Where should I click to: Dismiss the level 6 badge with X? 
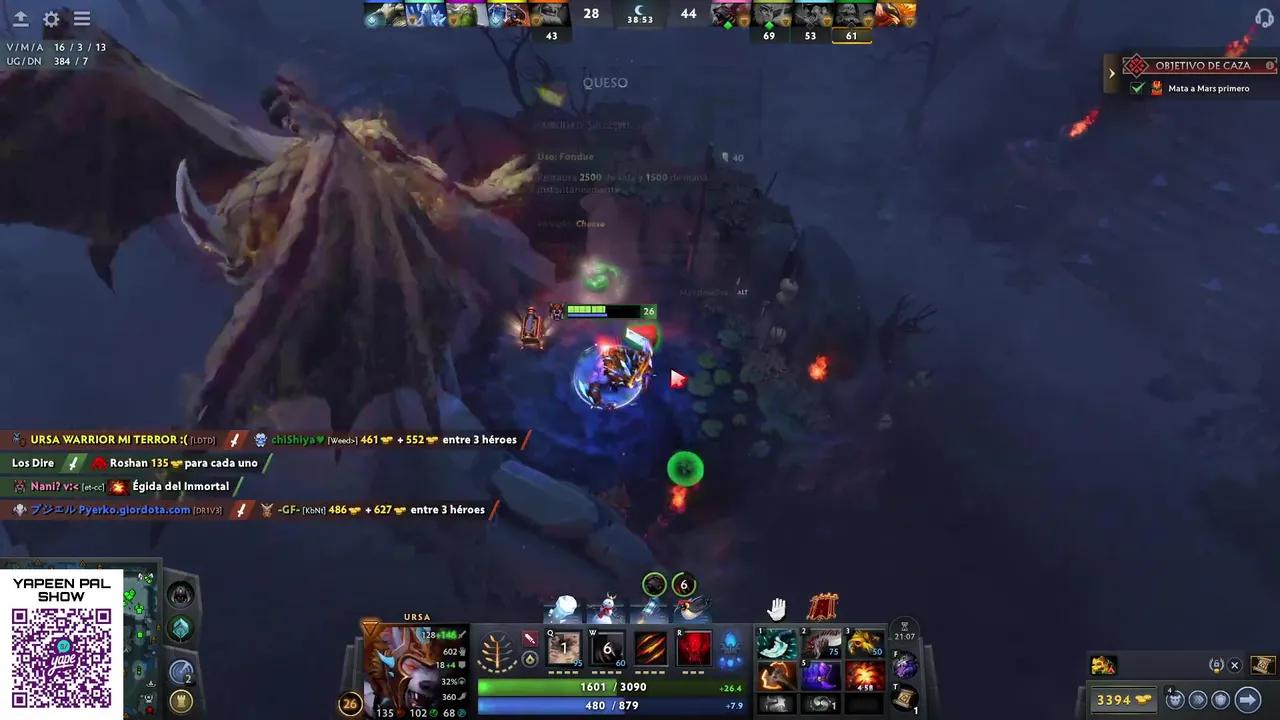[x=1234, y=665]
